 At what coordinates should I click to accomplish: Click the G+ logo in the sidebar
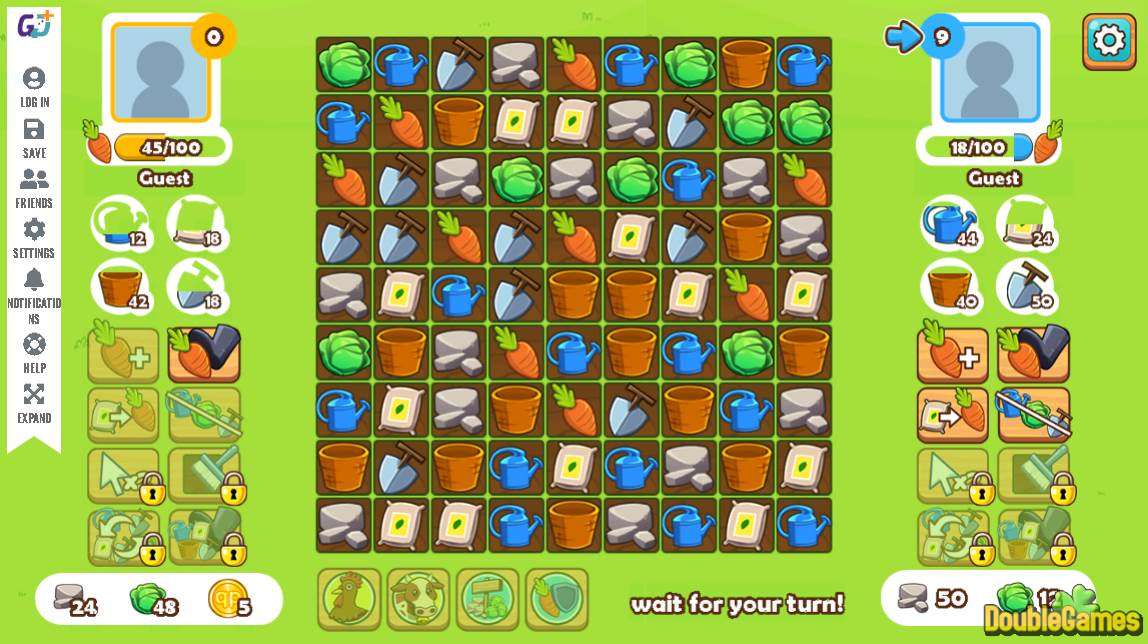coord(34,25)
